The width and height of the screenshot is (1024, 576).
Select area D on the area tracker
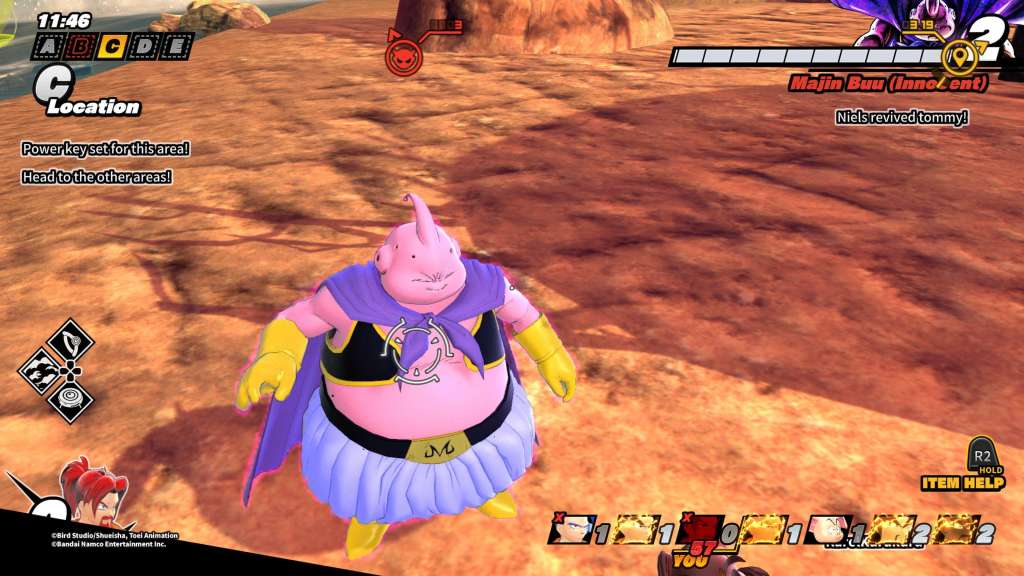pos(145,46)
